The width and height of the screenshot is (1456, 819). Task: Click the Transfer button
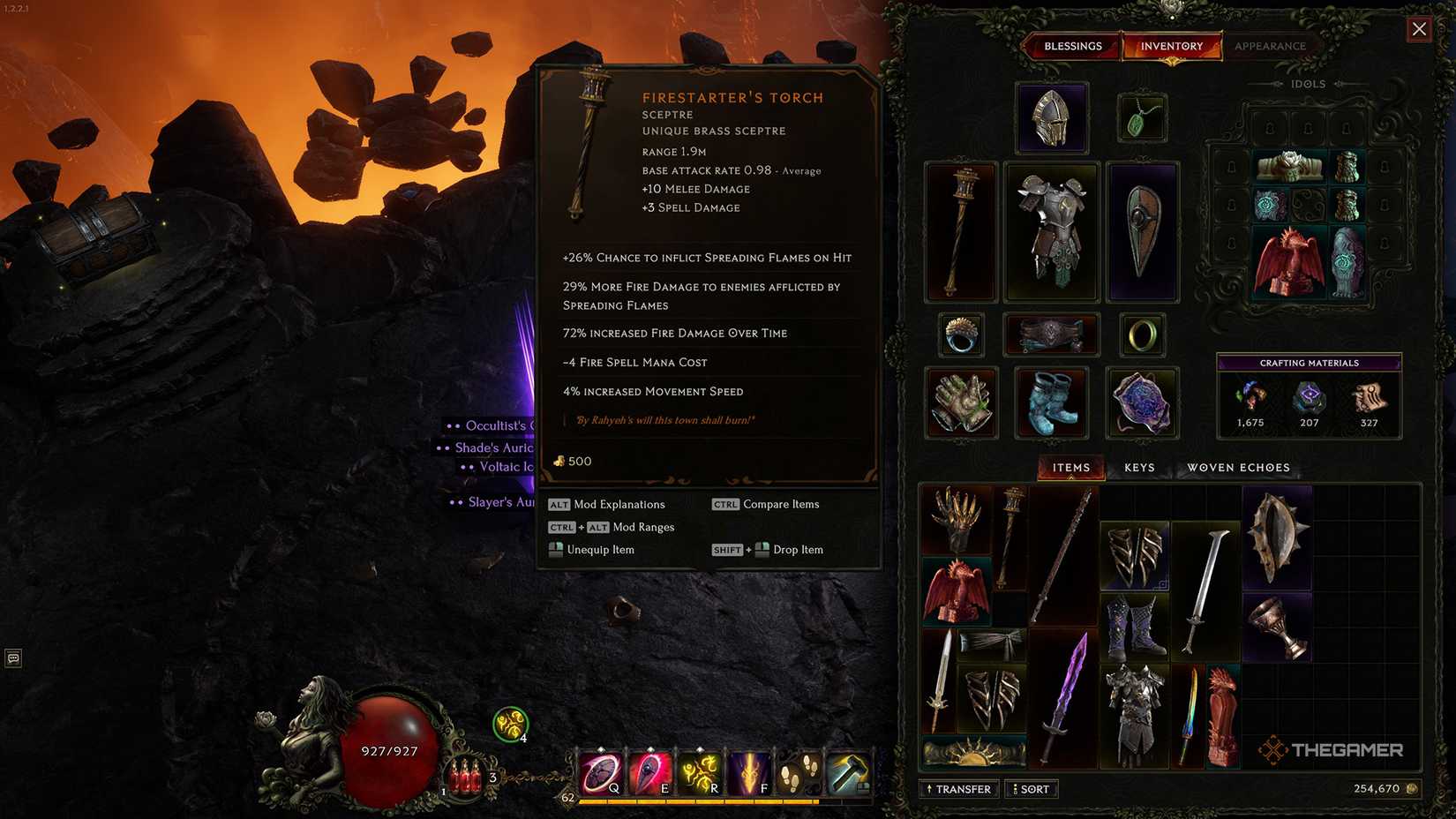click(x=958, y=788)
